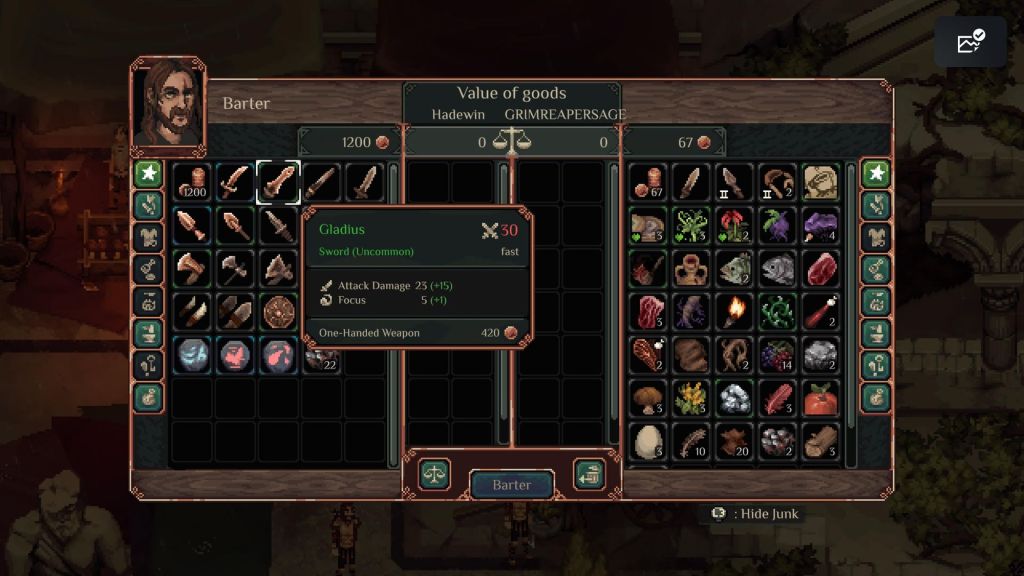The height and width of the screenshot is (576, 1024).
Task: Confirm the trade with the Barter button
Action: [x=511, y=485]
